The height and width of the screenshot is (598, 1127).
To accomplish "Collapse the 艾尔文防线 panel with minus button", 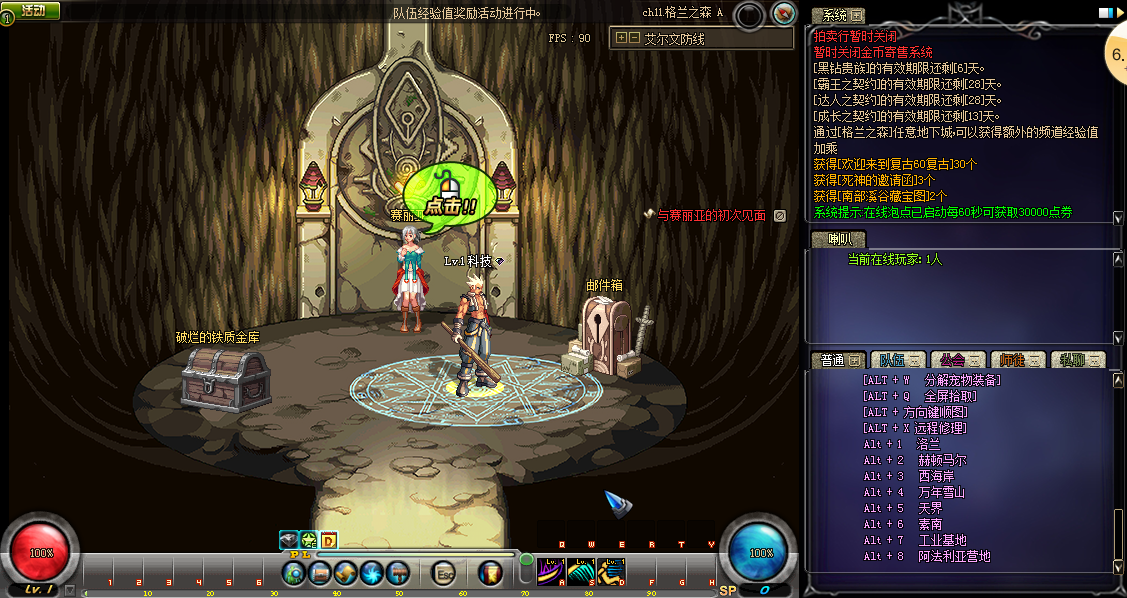I will pyautogui.click(x=633, y=38).
